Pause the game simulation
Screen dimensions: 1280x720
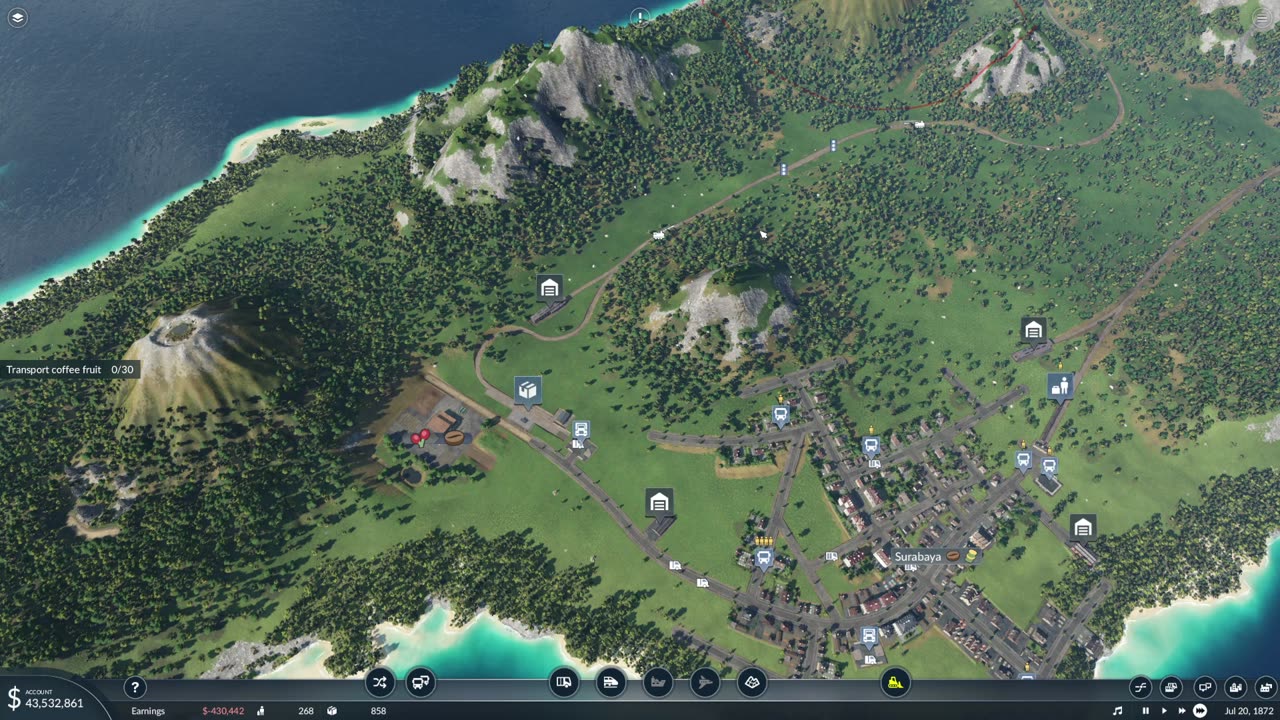[1146, 711]
